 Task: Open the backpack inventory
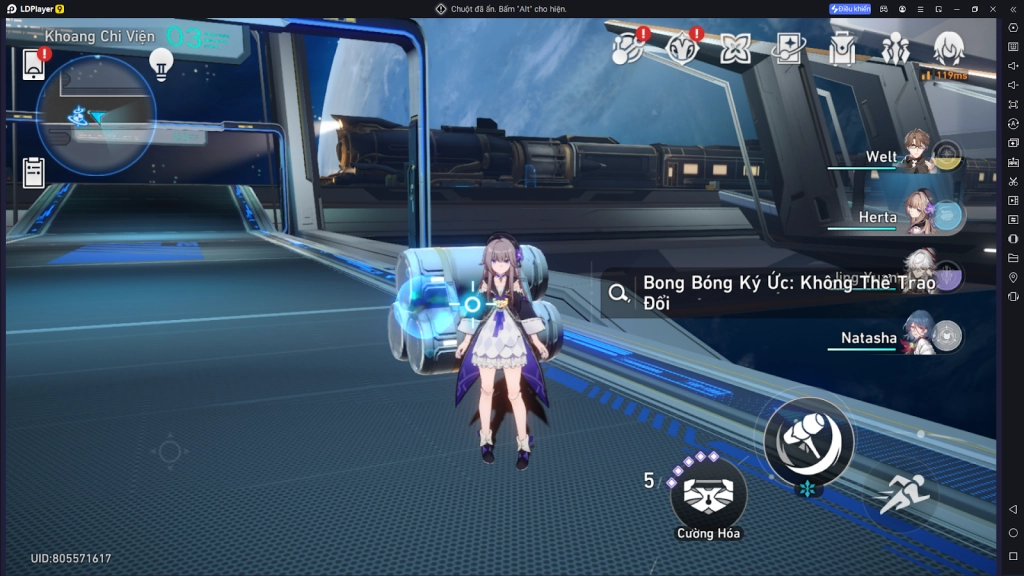[x=842, y=48]
